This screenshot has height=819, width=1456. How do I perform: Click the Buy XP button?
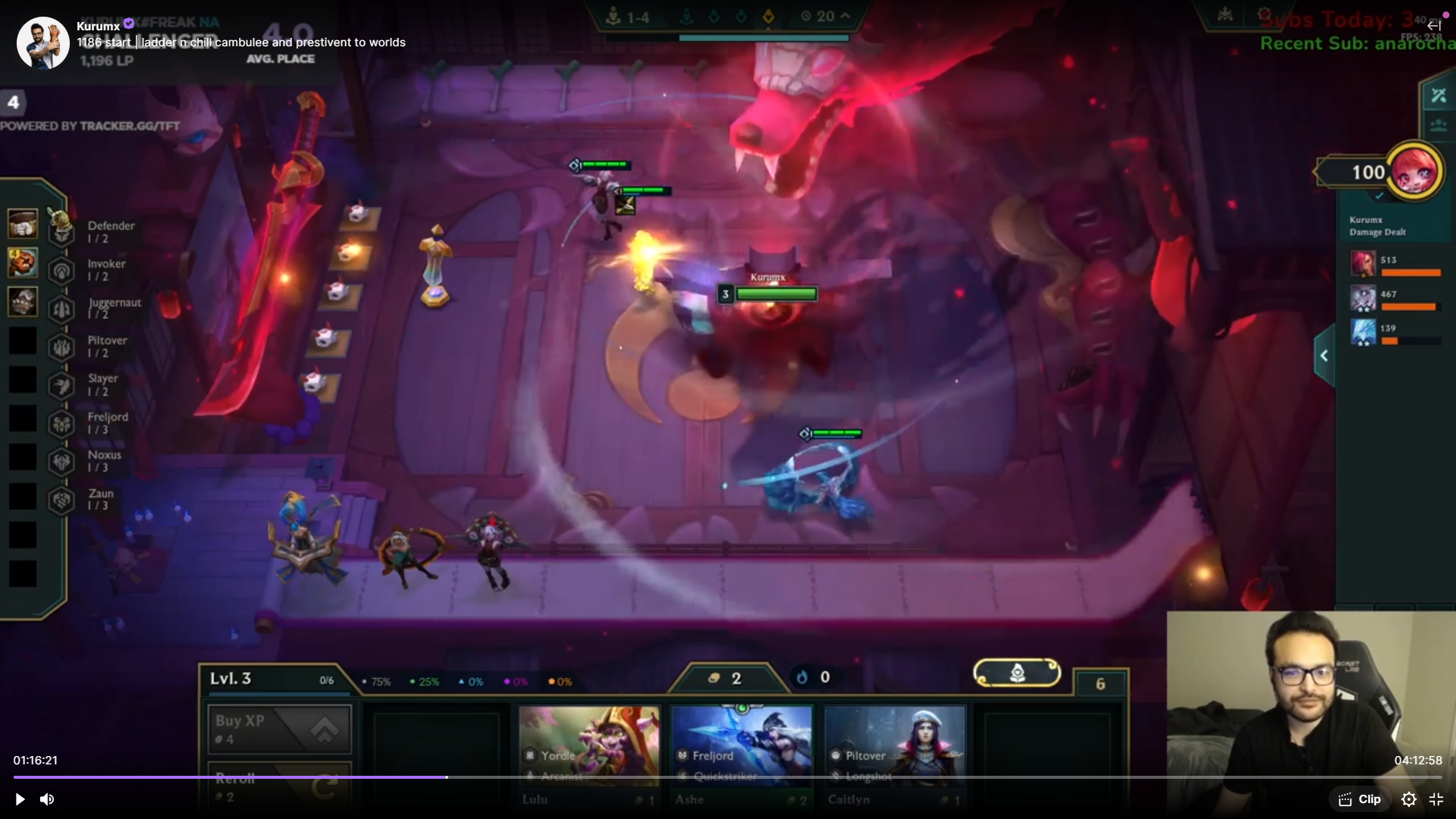pyautogui.click(x=279, y=730)
